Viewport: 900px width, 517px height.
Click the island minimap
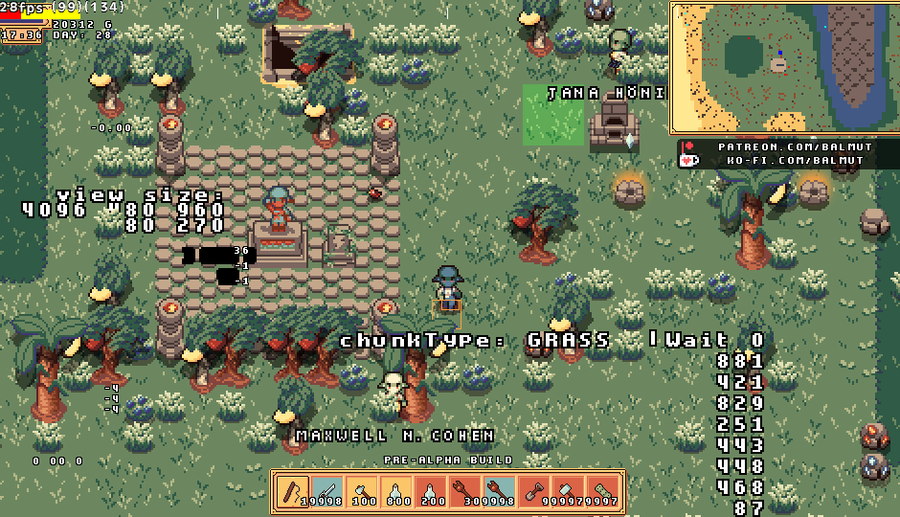click(x=781, y=69)
